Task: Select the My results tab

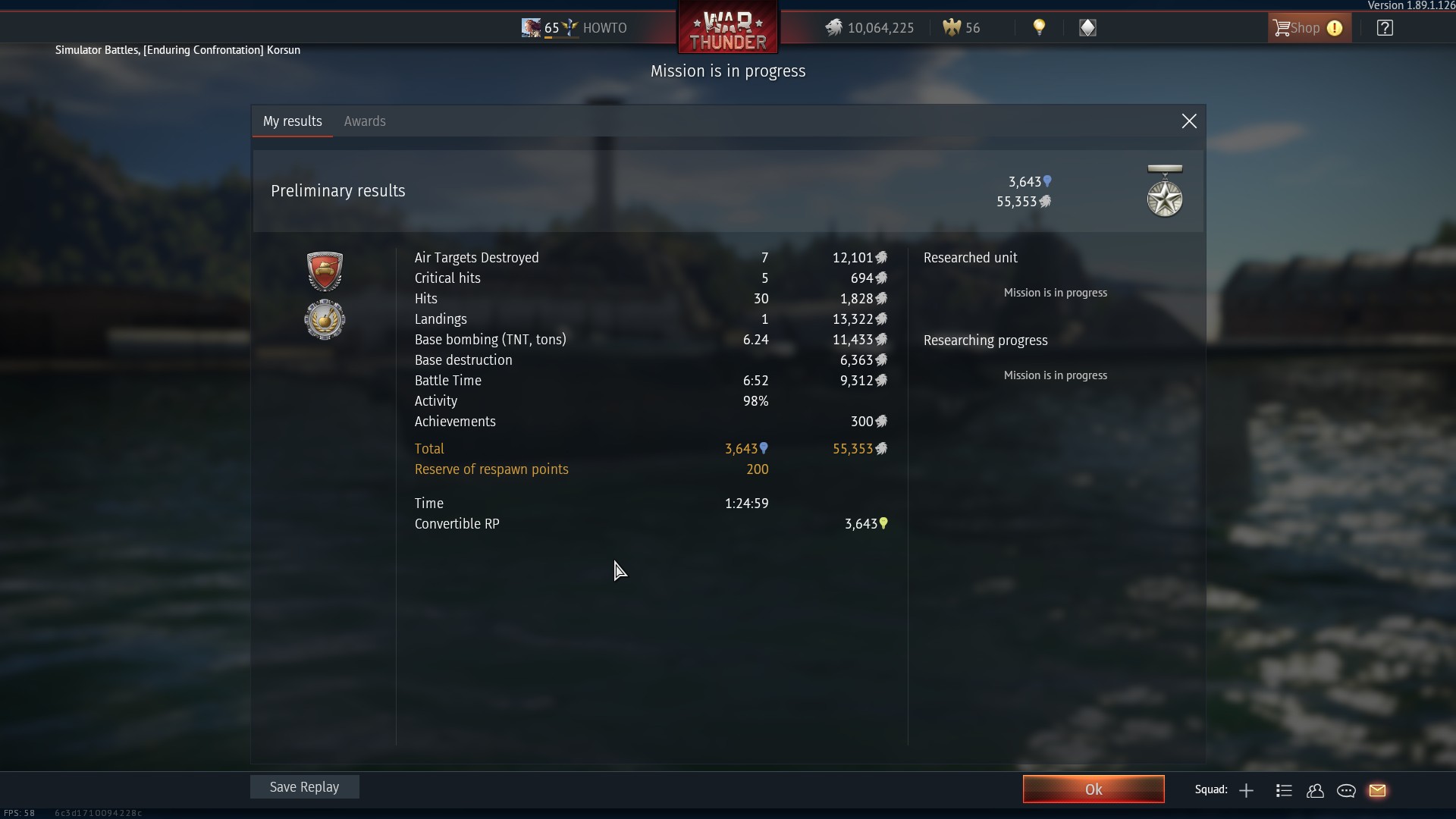Action: (x=293, y=121)
